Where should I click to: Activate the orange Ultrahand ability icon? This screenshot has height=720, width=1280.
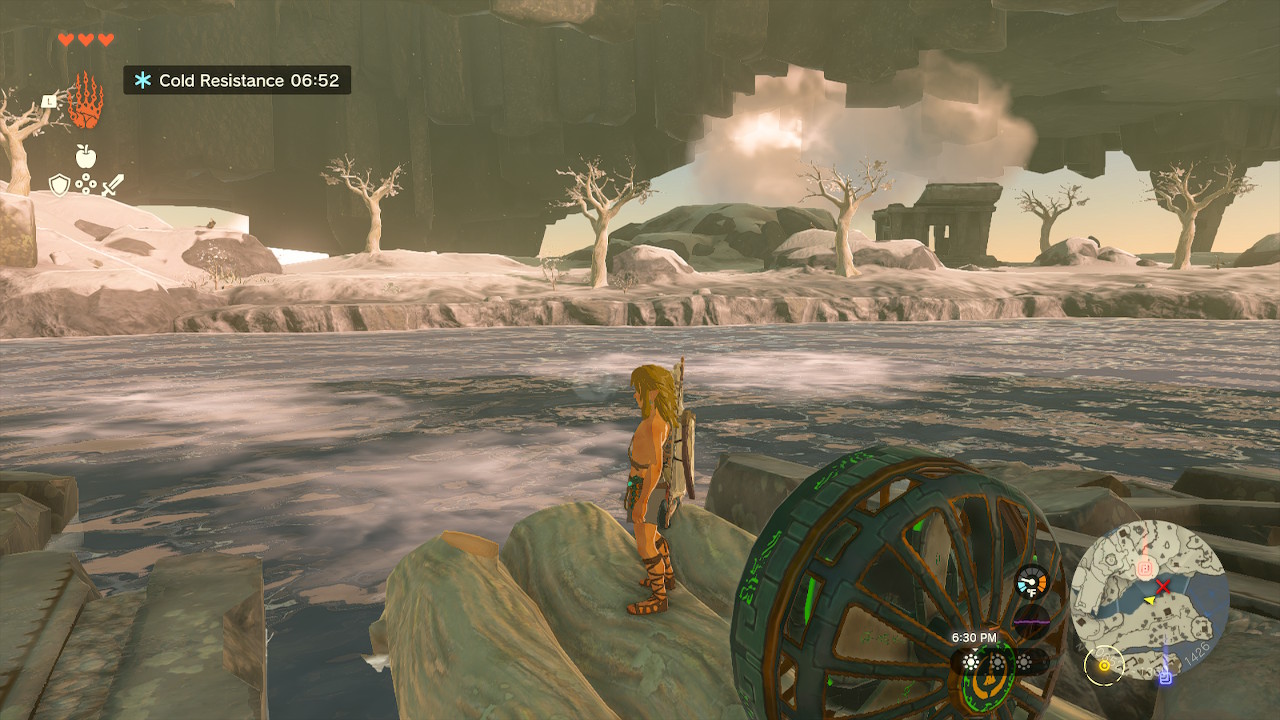tap(86, 101)
